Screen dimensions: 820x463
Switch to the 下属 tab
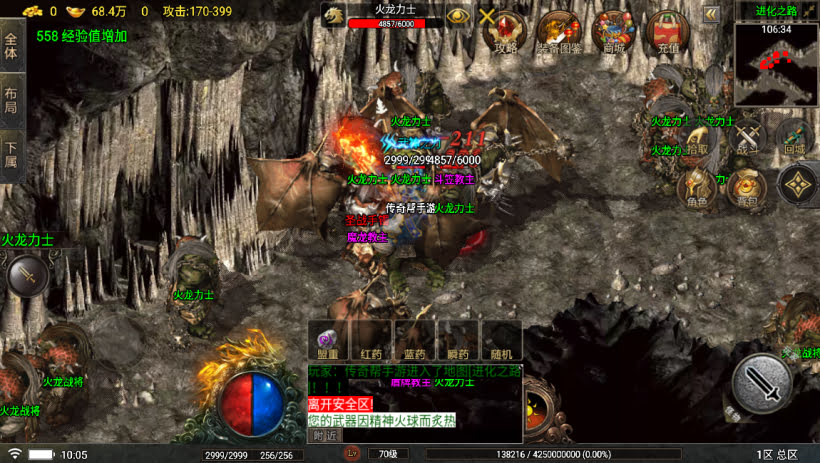[x=11, y=155]
